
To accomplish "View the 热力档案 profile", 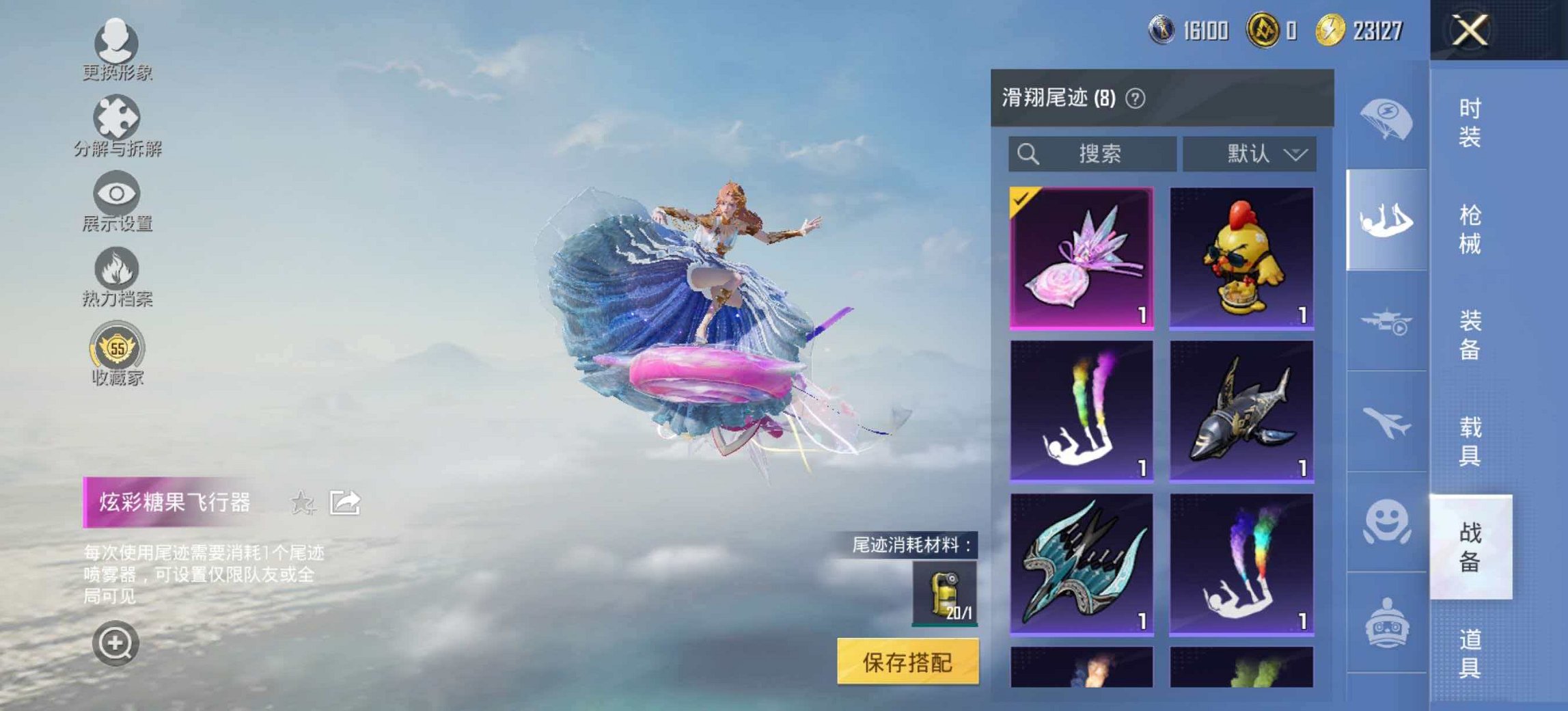I will pyautogui.click(x=116, y=282).
